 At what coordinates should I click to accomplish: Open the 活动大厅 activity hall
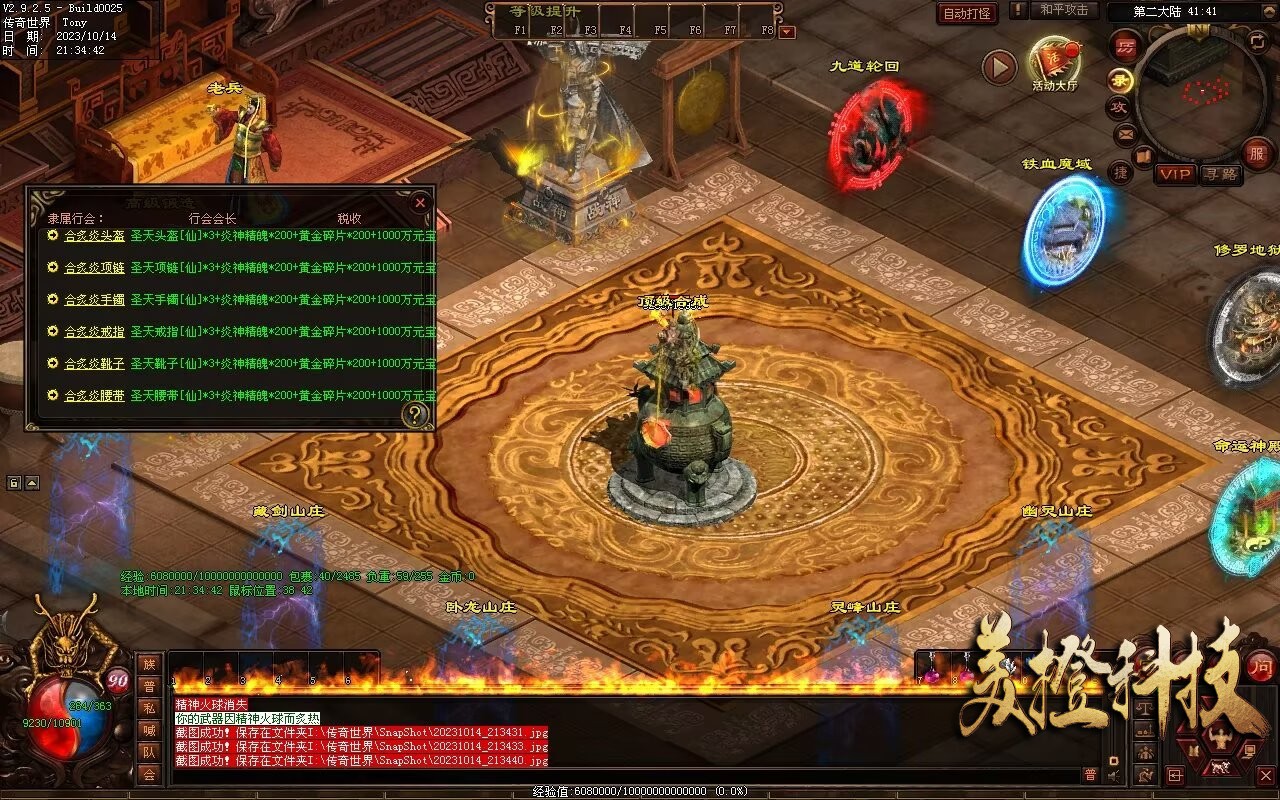(1054, 62)
